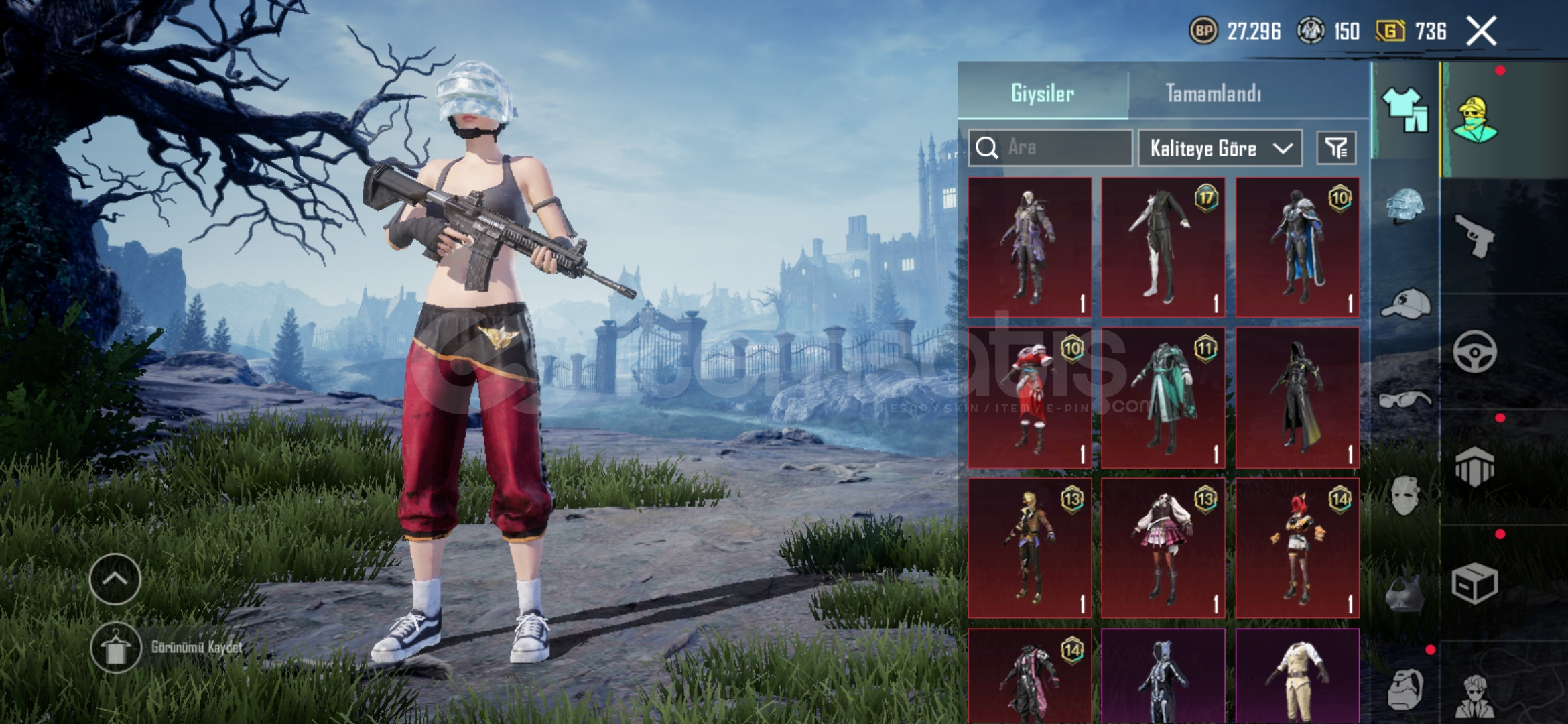Switch to the pistol weapon skins section
1568x724 pixels.
[1475, 236]
